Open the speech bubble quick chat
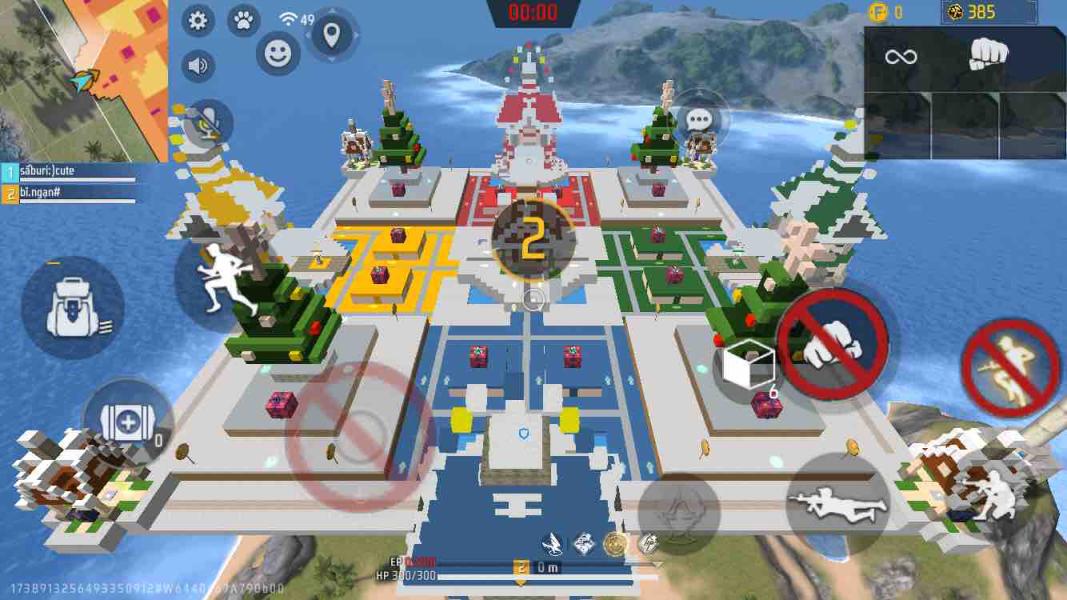The image size is (1067, 600). pyautogui.click(x=699, y=121)
